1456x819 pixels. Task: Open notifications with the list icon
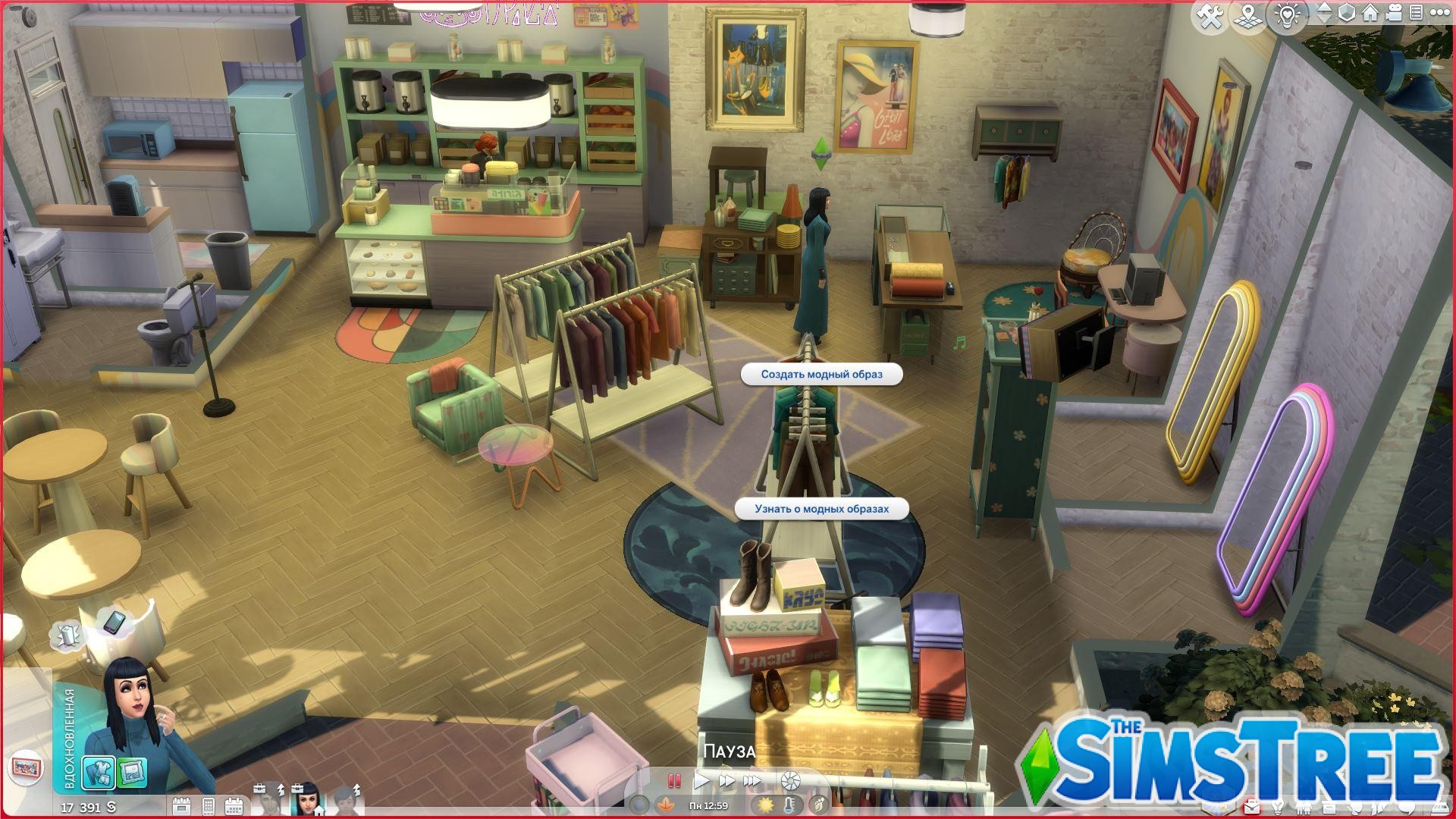[1417, 13]
